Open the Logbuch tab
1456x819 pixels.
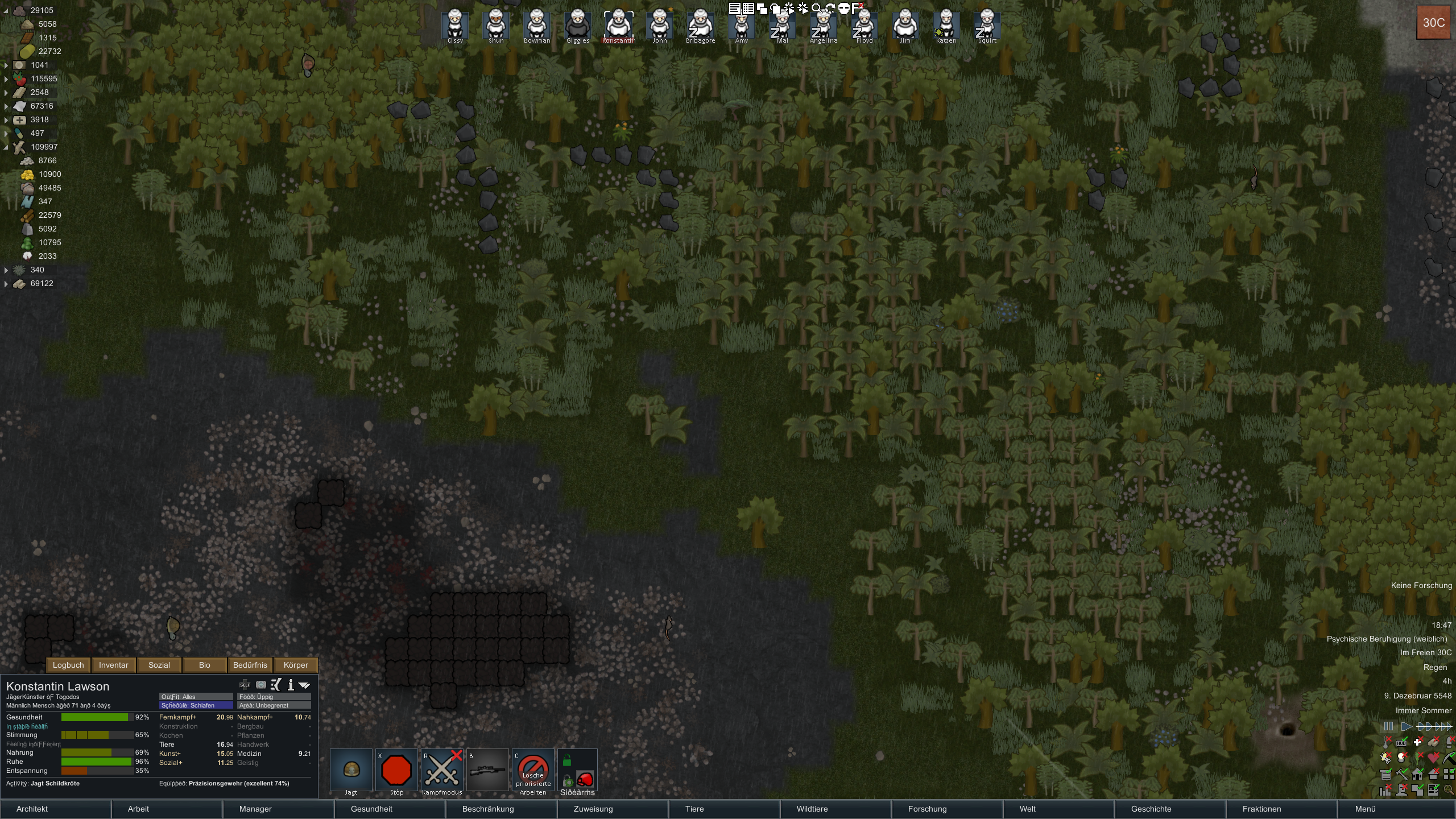click(68, 665)
